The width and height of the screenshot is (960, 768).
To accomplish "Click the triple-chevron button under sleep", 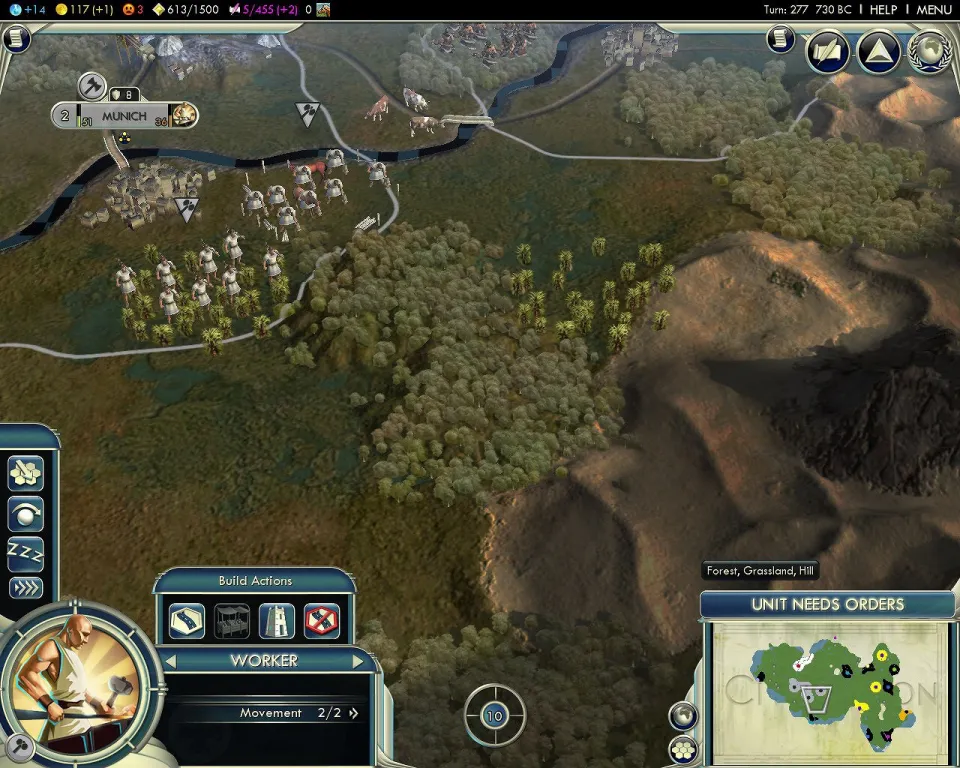I will [25, 588].
